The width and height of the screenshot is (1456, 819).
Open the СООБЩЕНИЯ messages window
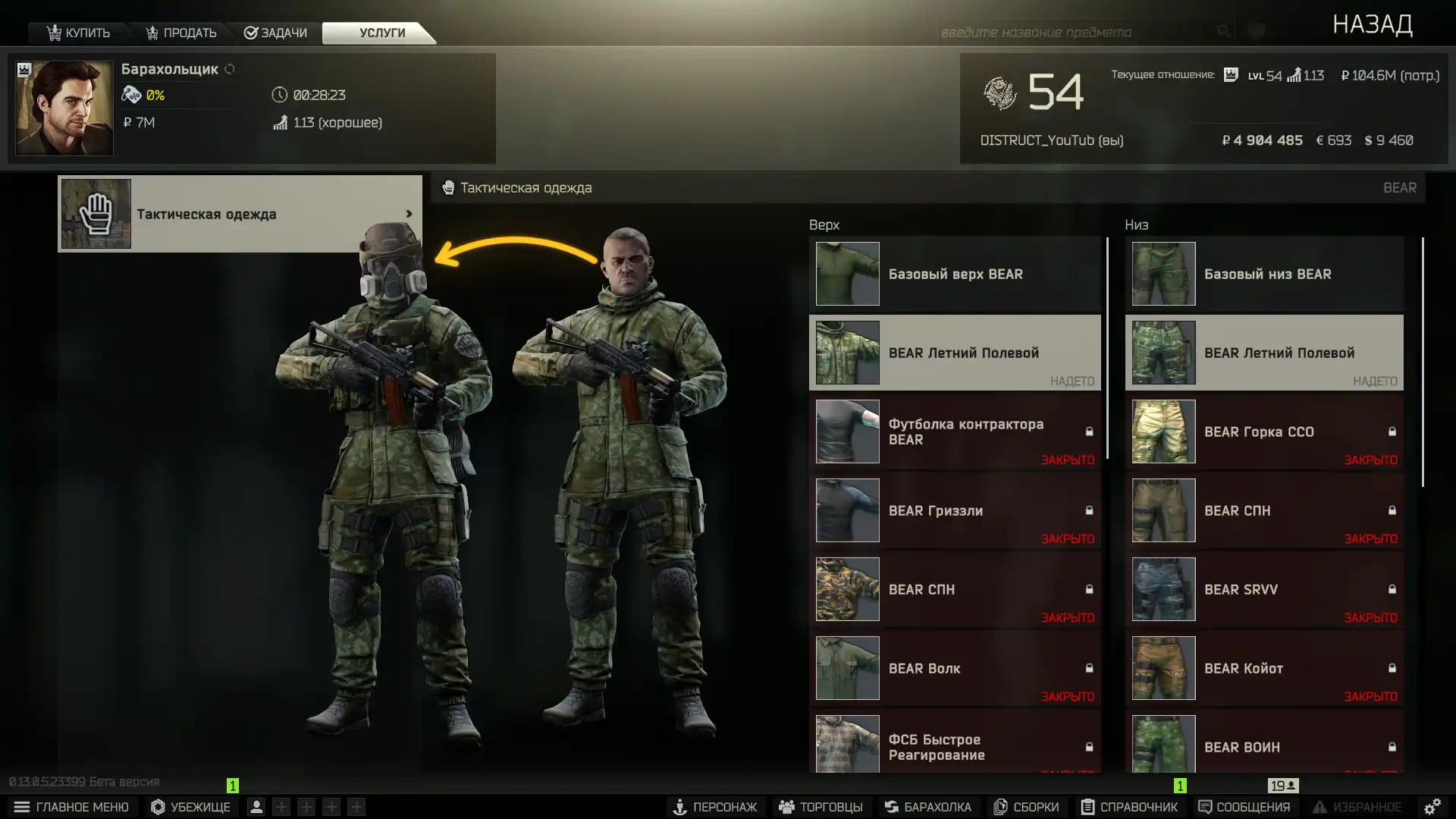1244,807
